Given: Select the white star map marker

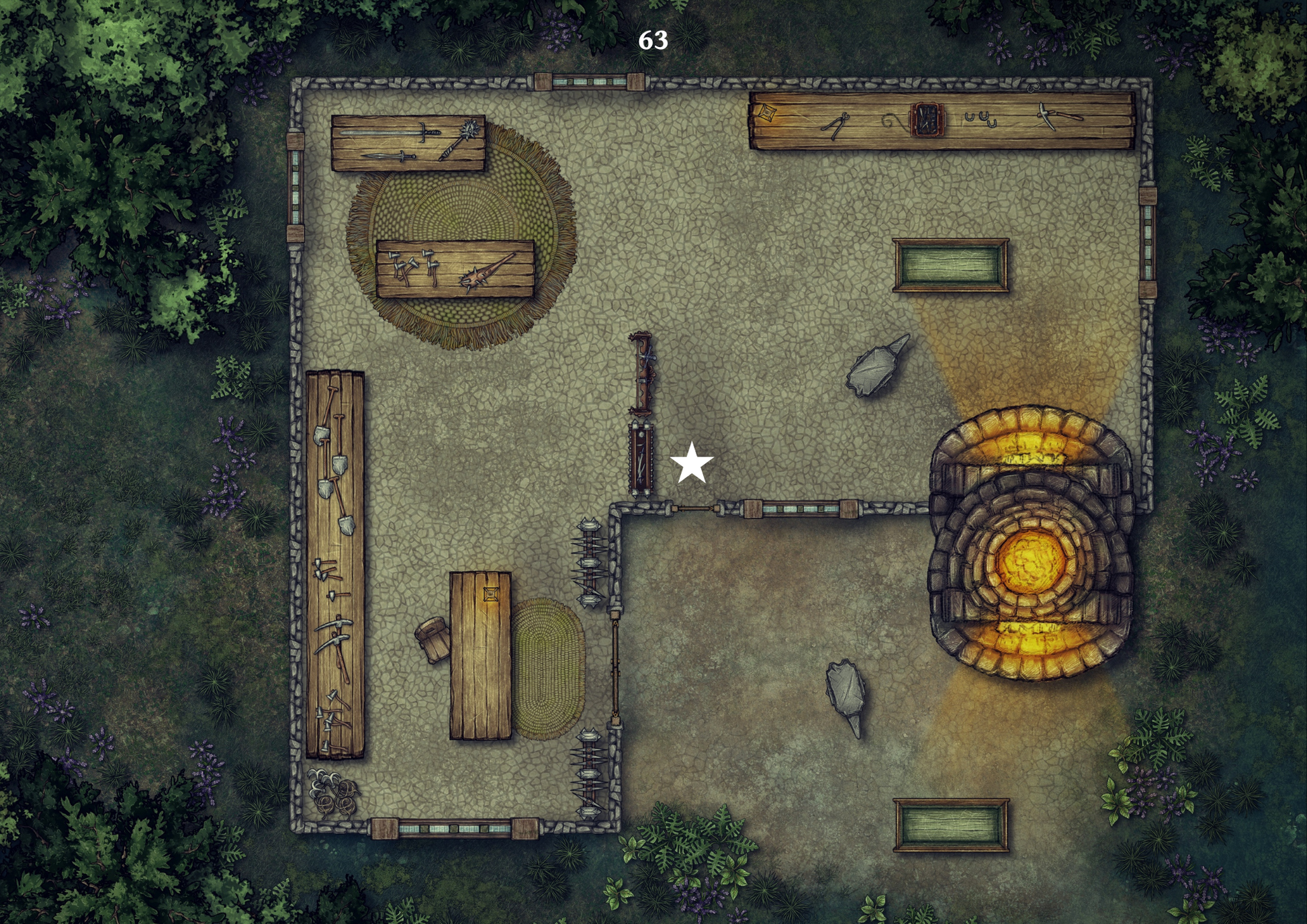Looking at the screenshot, I should [x=691, y=464].
